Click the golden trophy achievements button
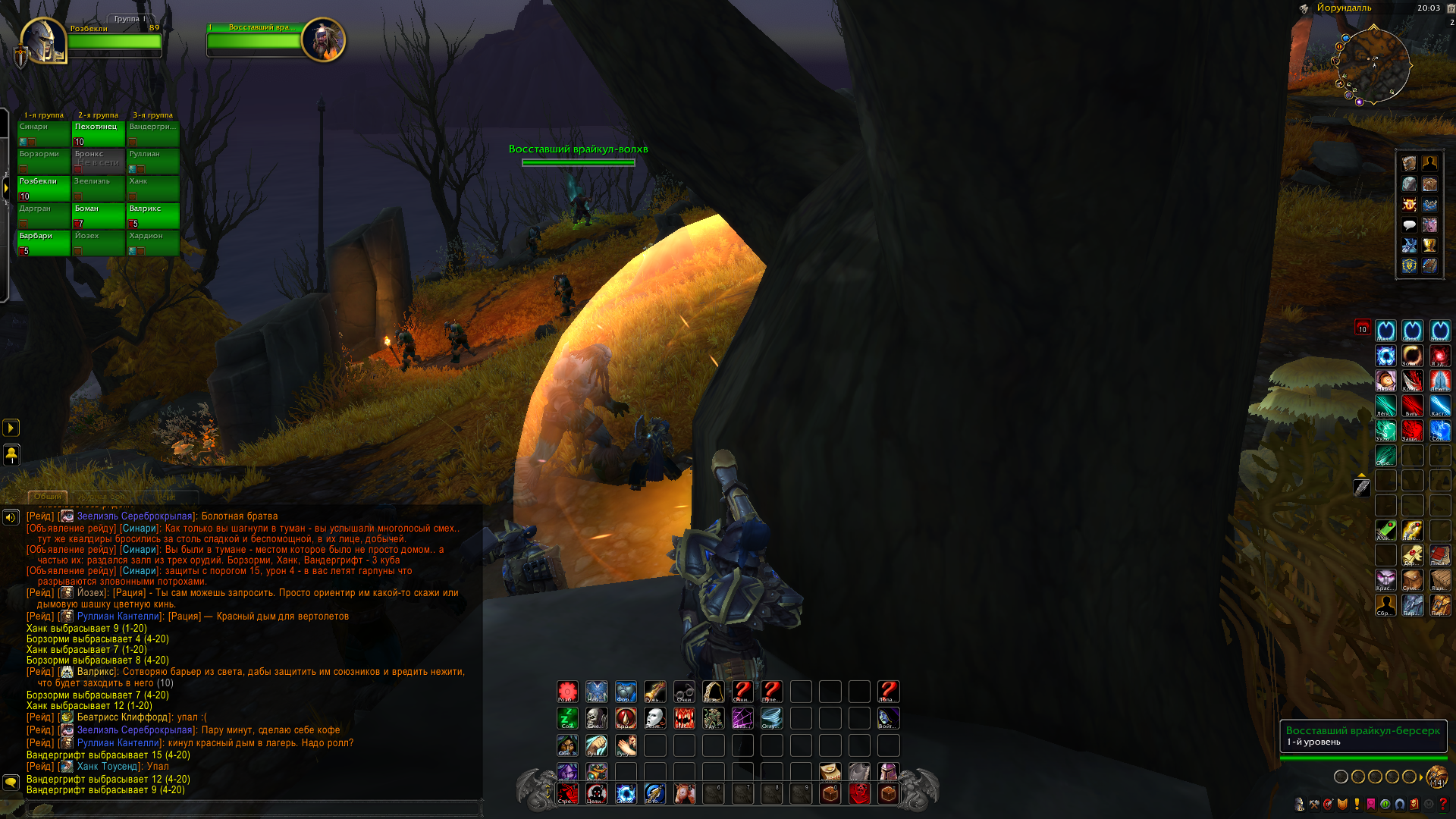The height and width of the screenshot is (819, 1456). tap(1429, 246)
